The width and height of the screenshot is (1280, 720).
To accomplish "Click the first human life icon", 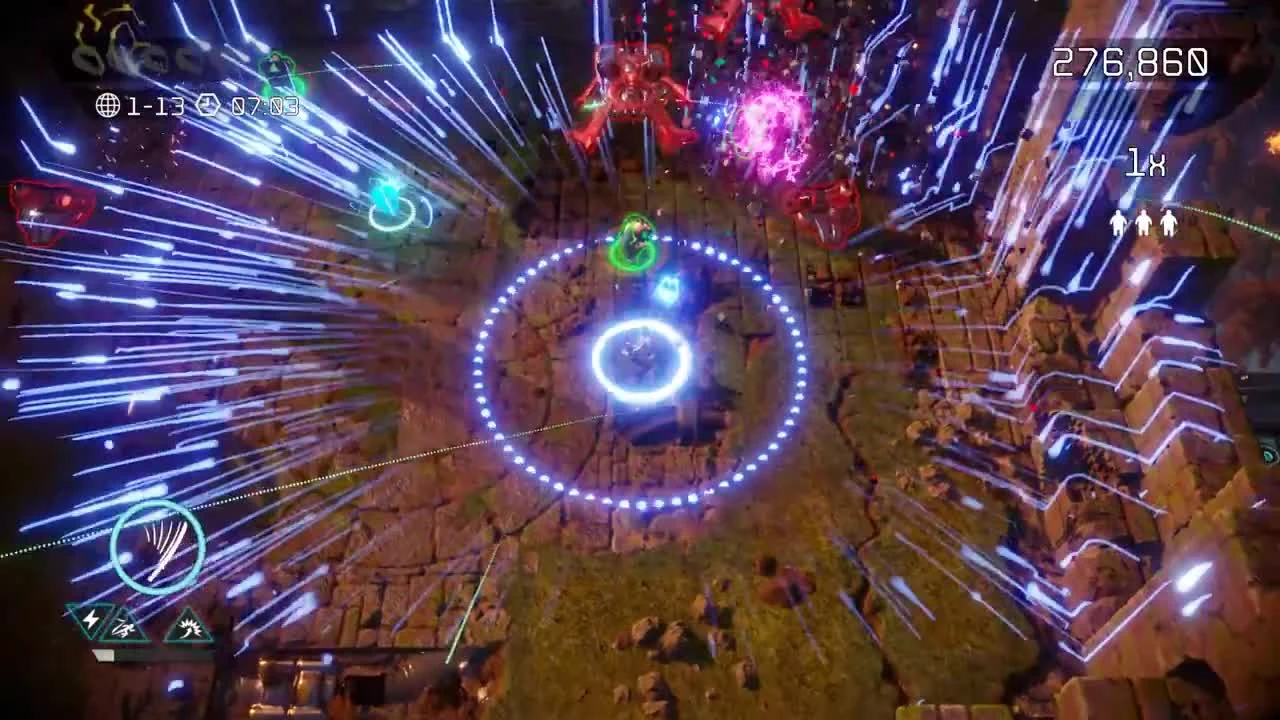I will coord(1118,222).
